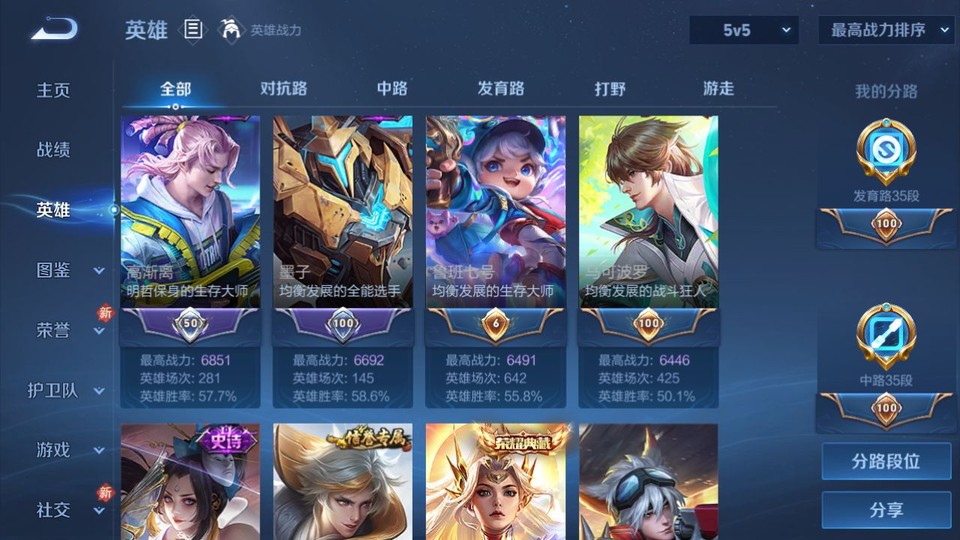Click the 分享 share button

tap(886, 510)
